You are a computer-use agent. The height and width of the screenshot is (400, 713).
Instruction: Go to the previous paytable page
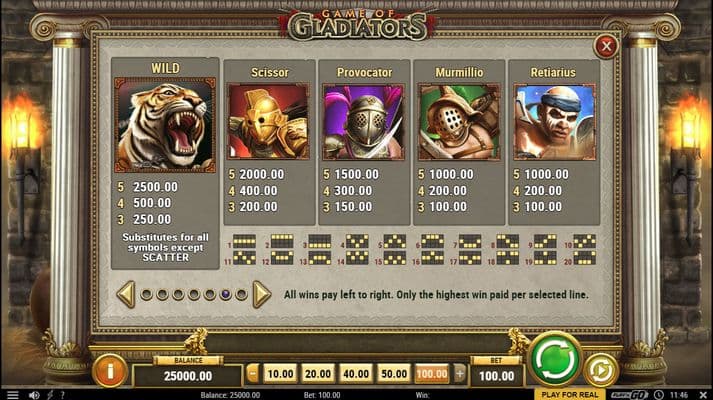pyautogui.click(x=126, y=294)
